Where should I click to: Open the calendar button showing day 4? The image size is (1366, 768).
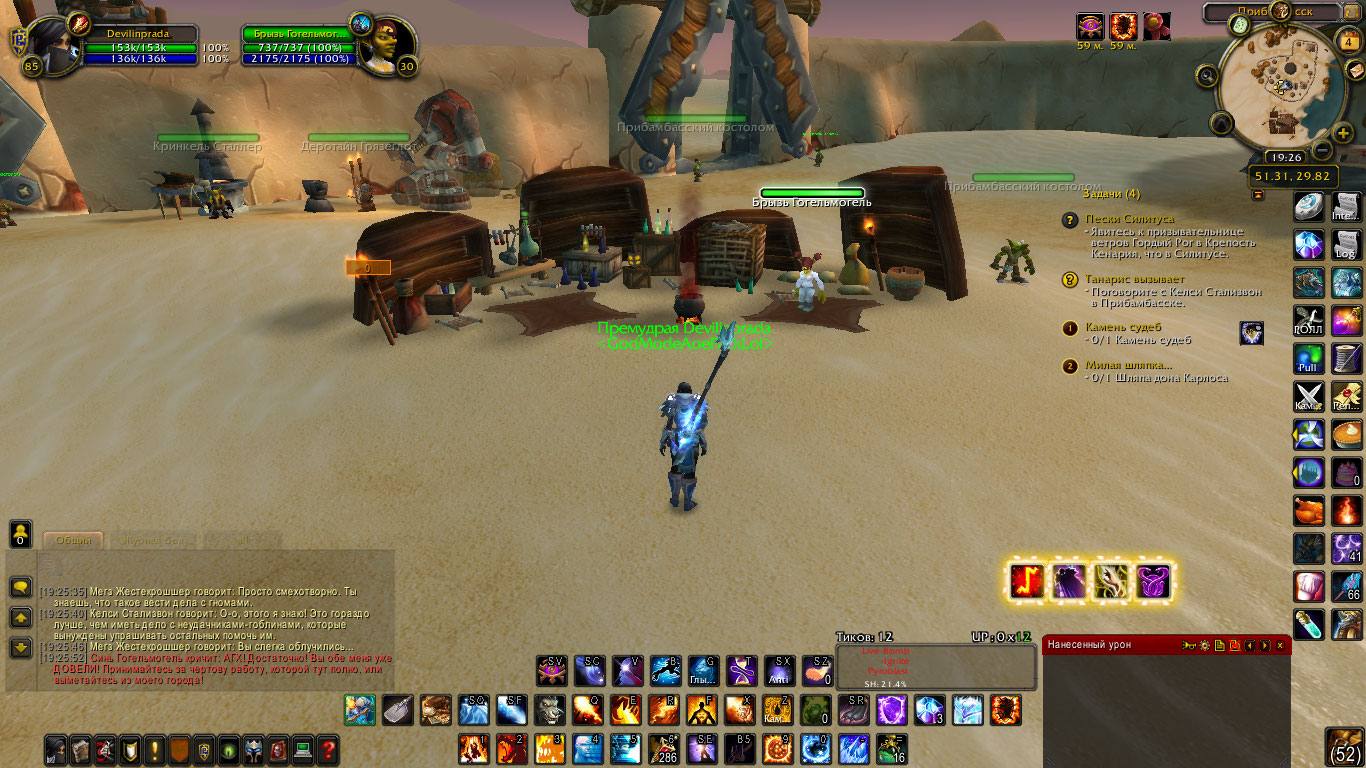click(x=1349, y=40)
